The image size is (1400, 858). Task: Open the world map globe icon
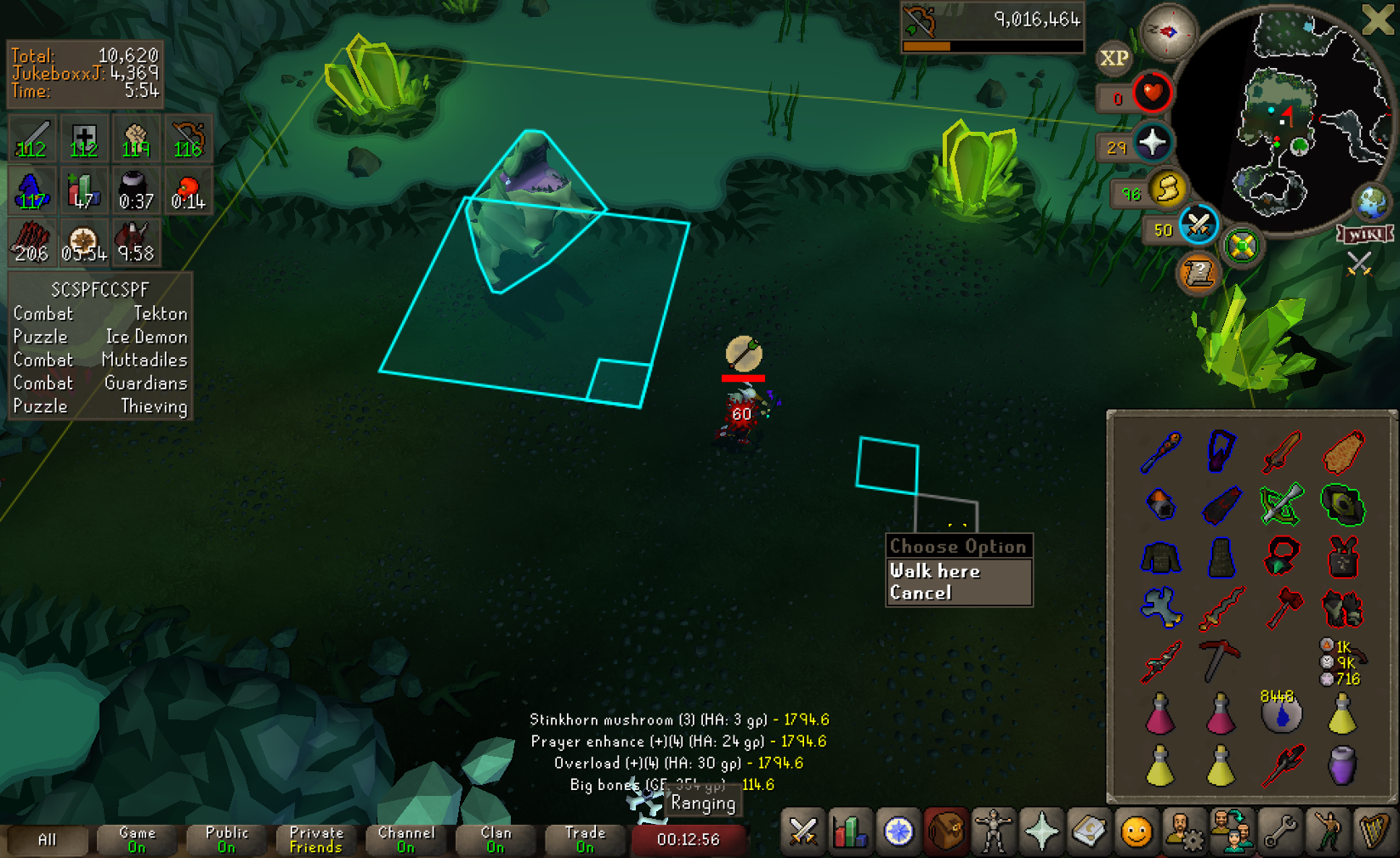1371,202
